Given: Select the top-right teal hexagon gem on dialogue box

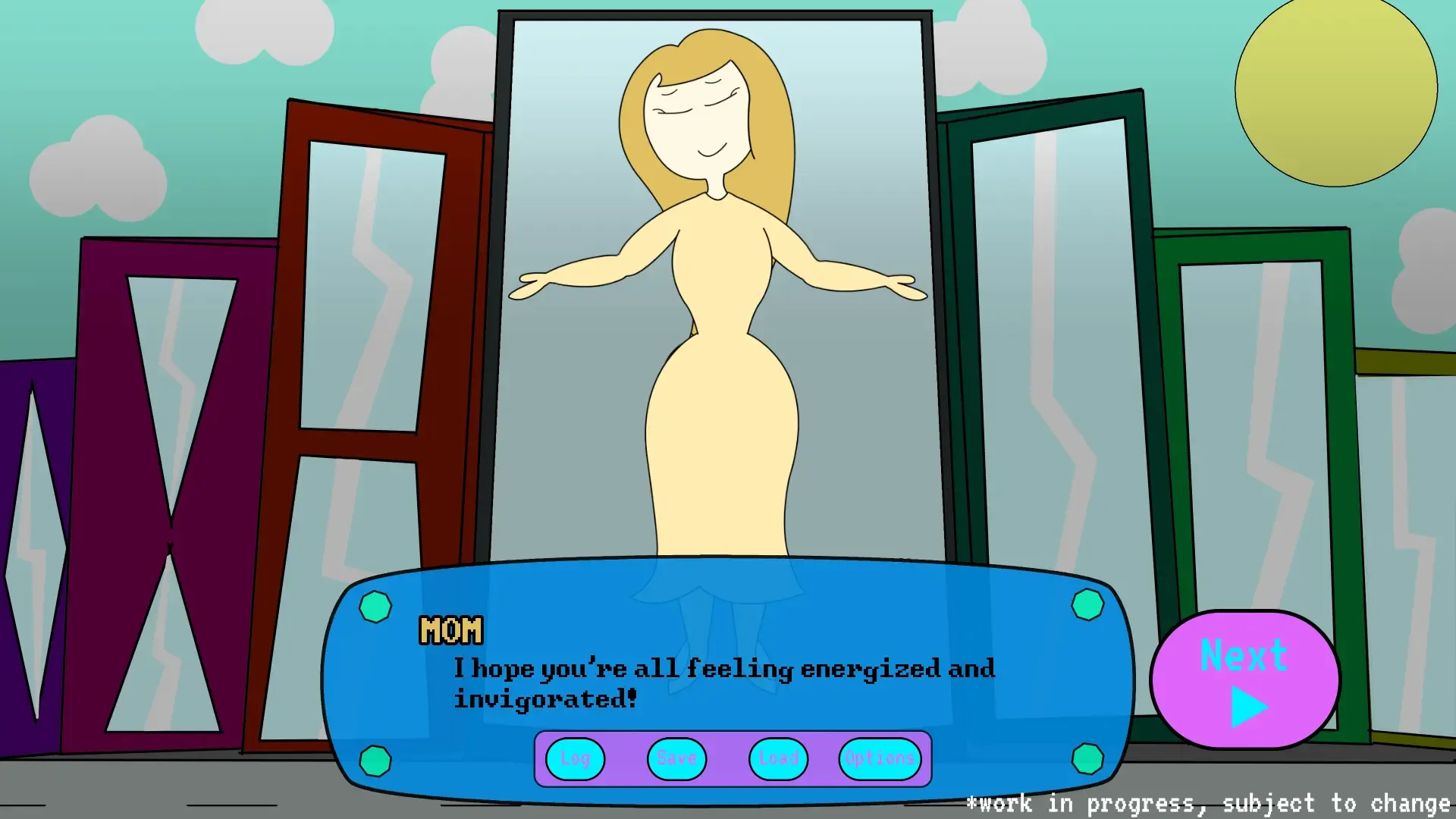Looking at the screenshot, I should click(x=1087, y=605).
